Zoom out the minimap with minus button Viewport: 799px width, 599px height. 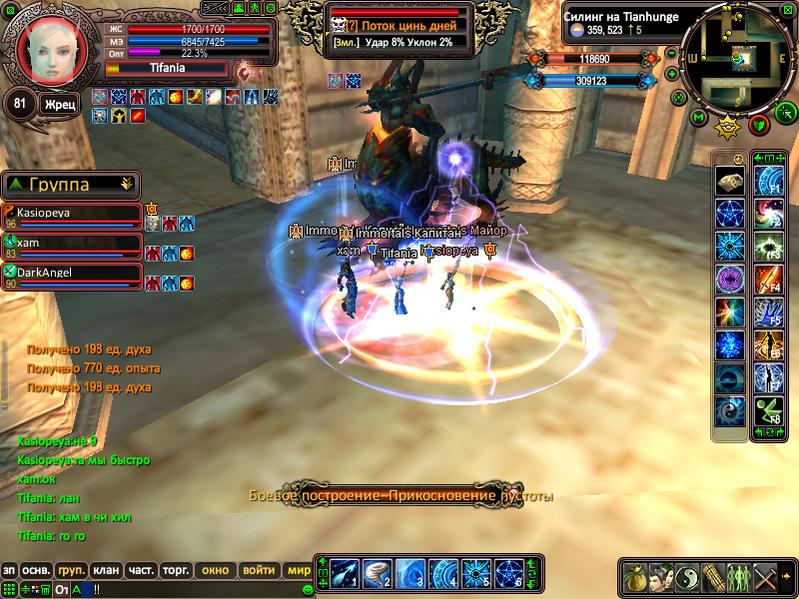(x=678, y=97)
